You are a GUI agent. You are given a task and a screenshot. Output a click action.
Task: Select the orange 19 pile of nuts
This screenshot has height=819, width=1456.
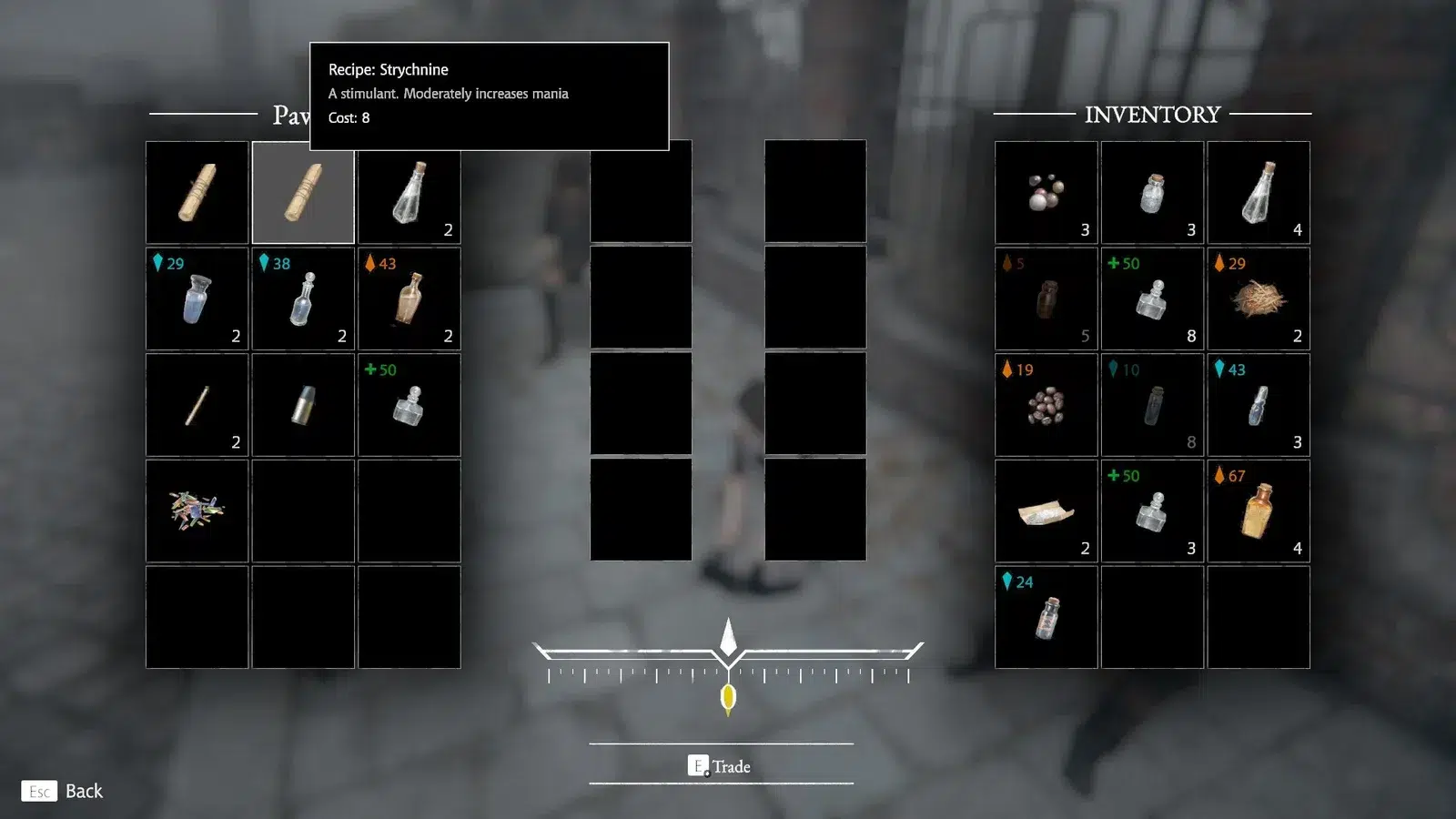click(x=1046, y=405)
